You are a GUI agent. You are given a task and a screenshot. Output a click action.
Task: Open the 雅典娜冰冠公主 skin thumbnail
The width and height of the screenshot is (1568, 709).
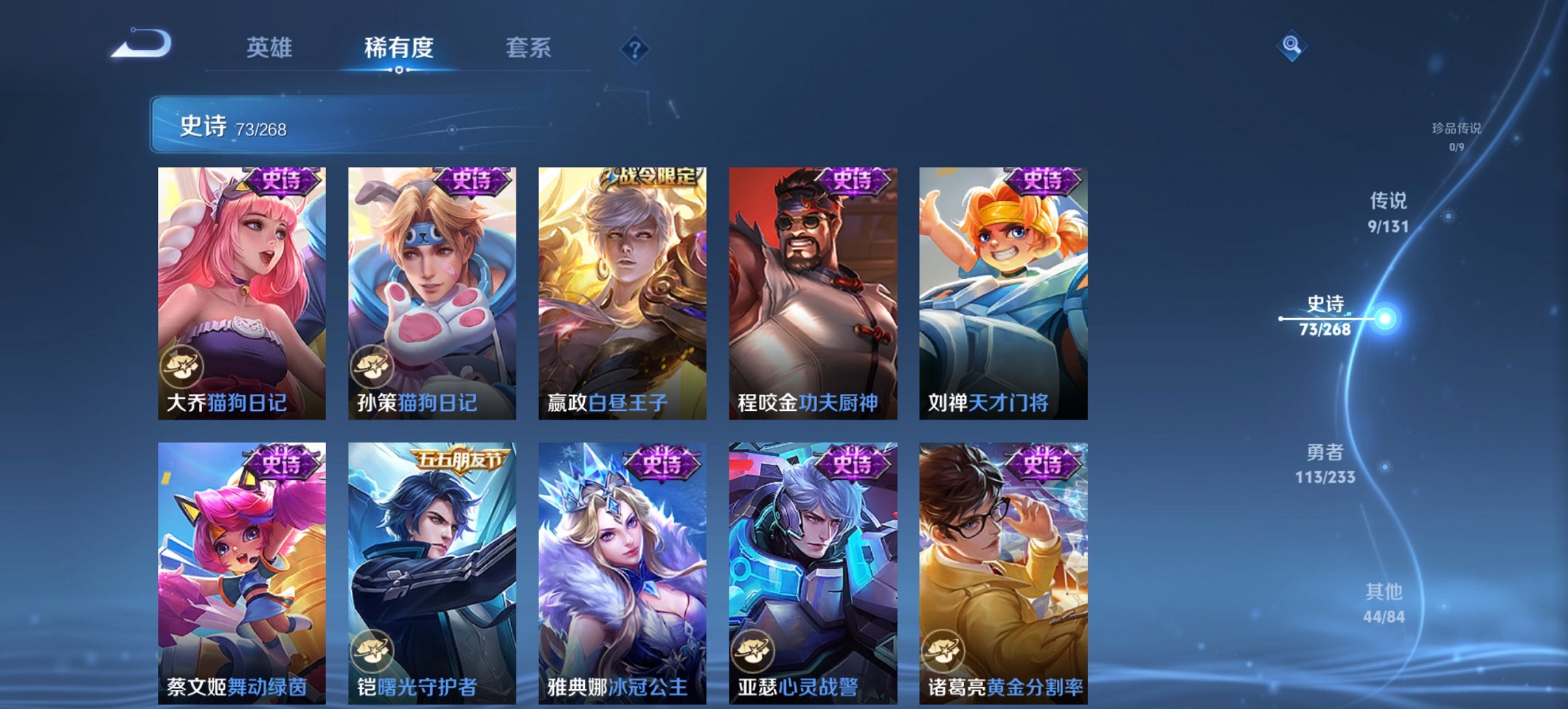point(622,574)
